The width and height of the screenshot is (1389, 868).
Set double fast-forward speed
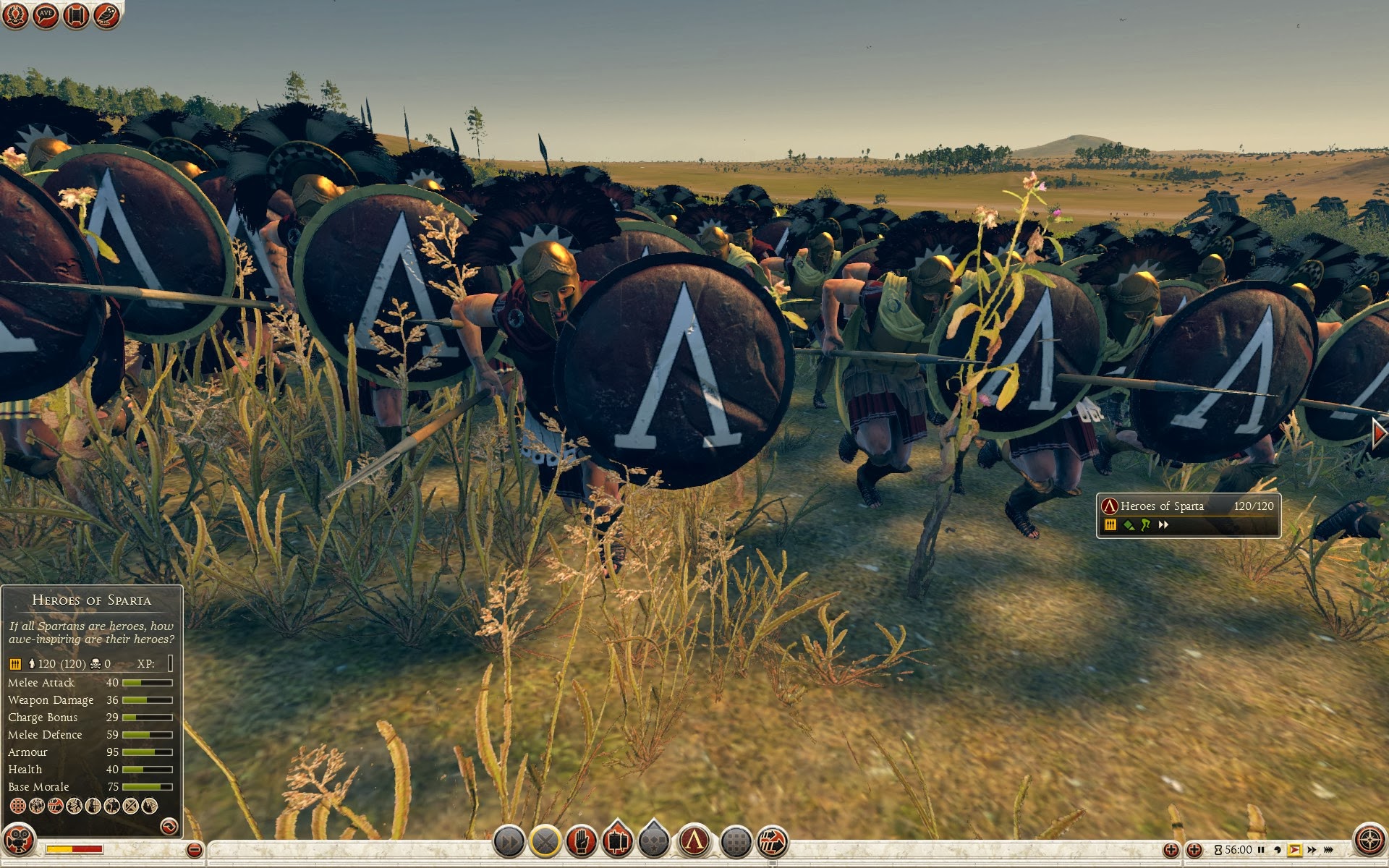click(x=1312, y=850)
